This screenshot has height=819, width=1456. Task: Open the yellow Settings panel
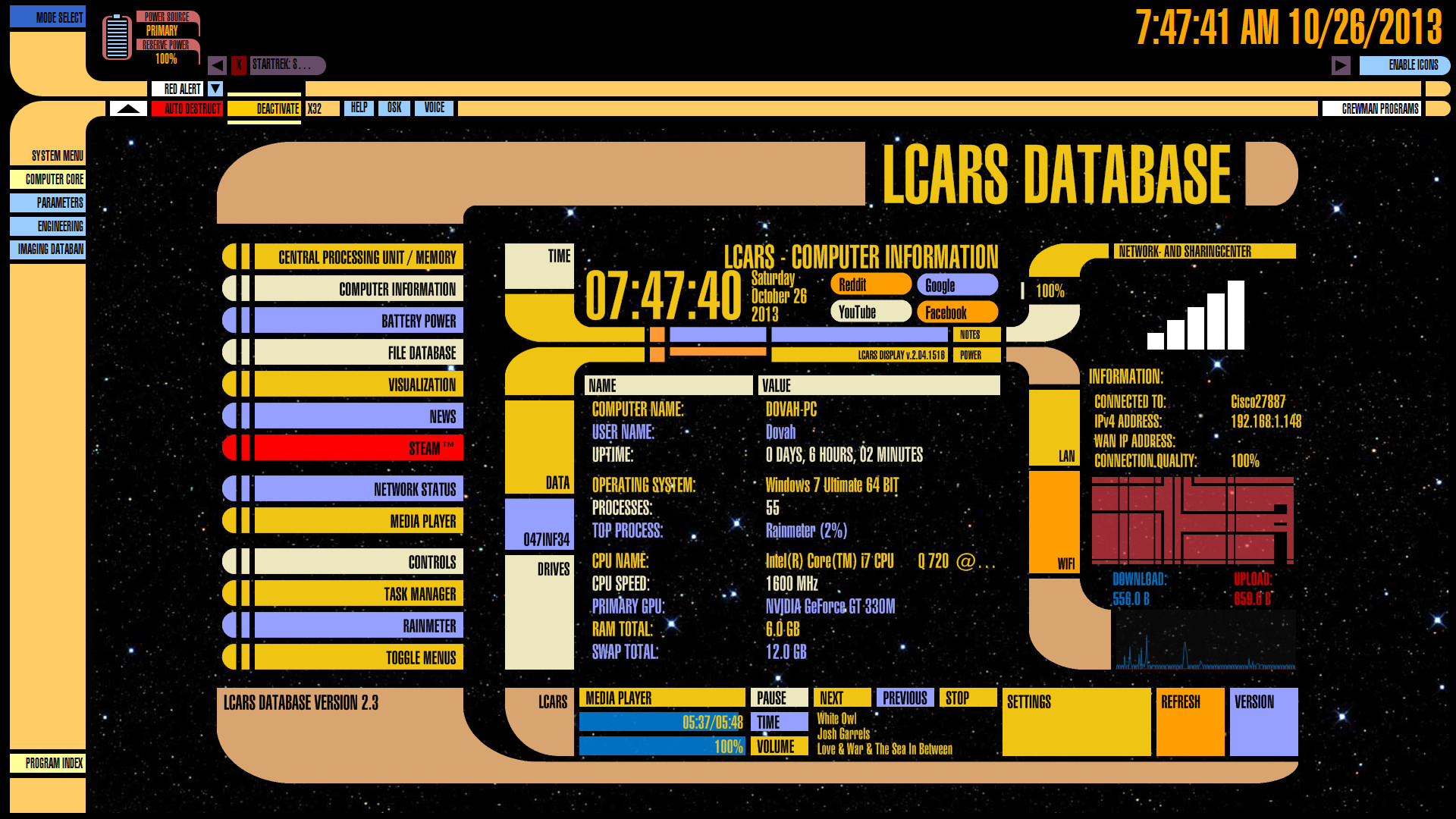click(x=1075, y=722)
